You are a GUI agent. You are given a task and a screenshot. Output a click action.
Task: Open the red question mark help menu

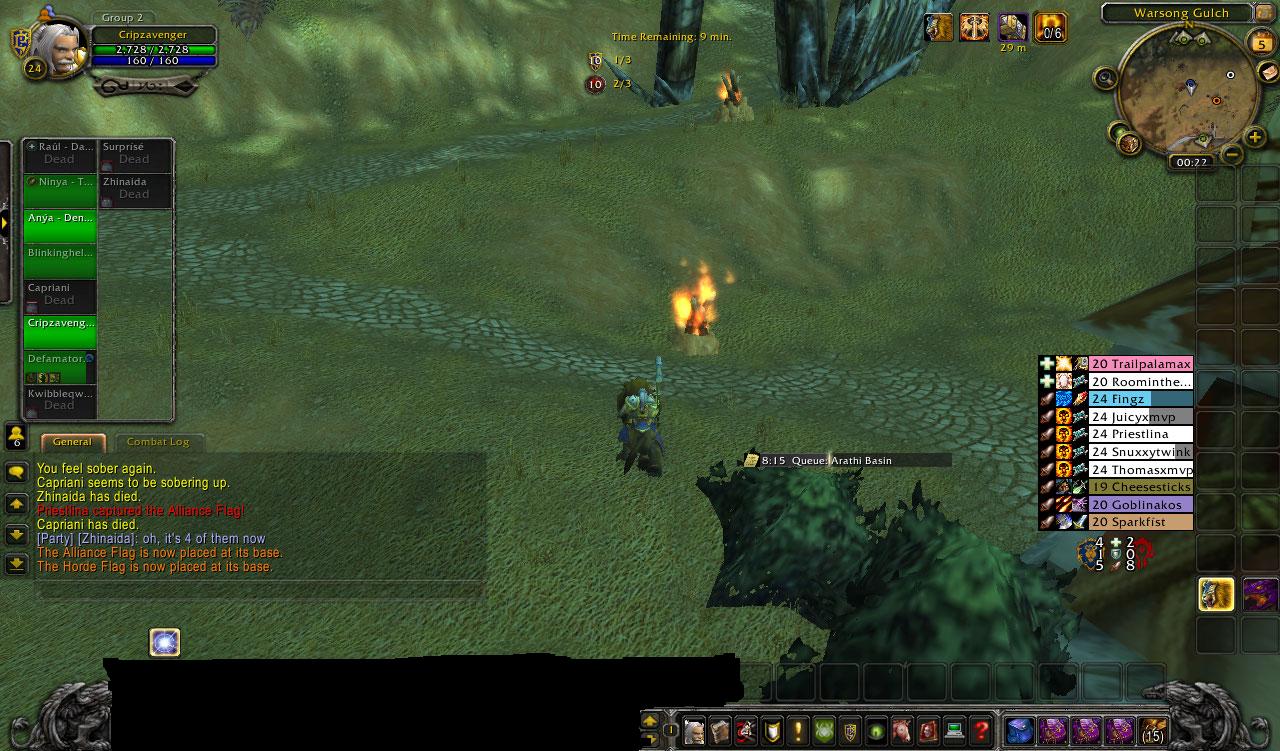(981, 730)
